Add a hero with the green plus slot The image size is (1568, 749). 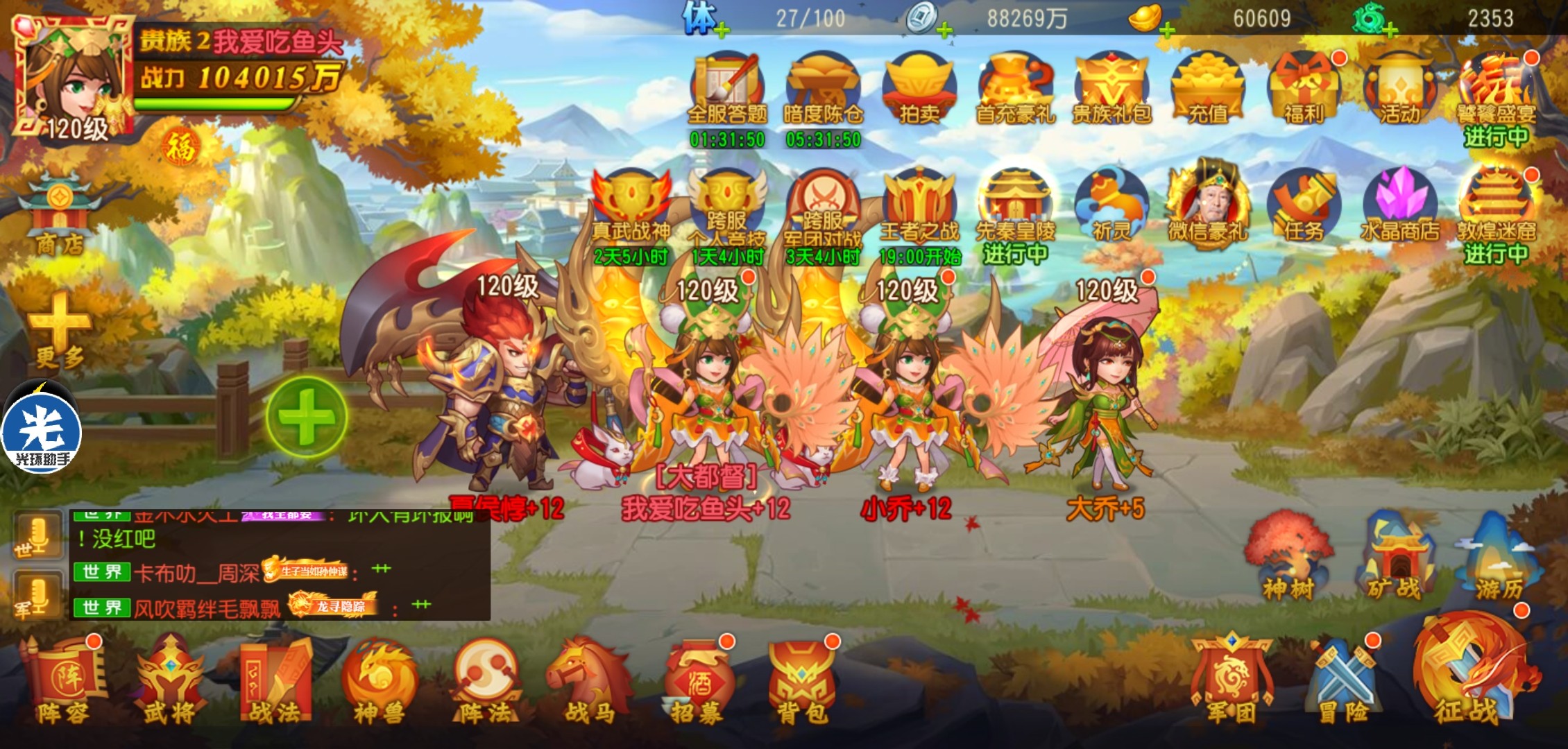click(307, 417)
